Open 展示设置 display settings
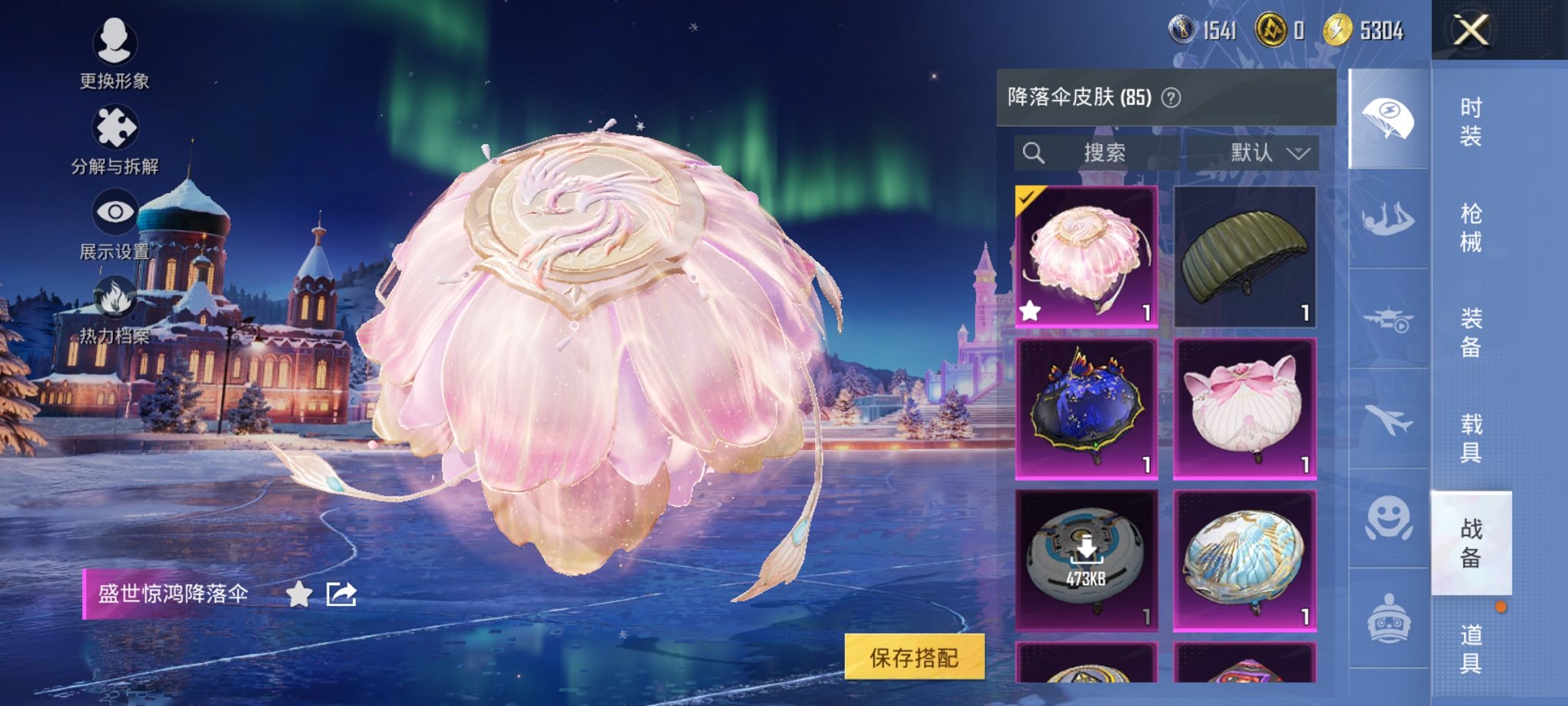1568x706 pixels. [x=112, y=210]
